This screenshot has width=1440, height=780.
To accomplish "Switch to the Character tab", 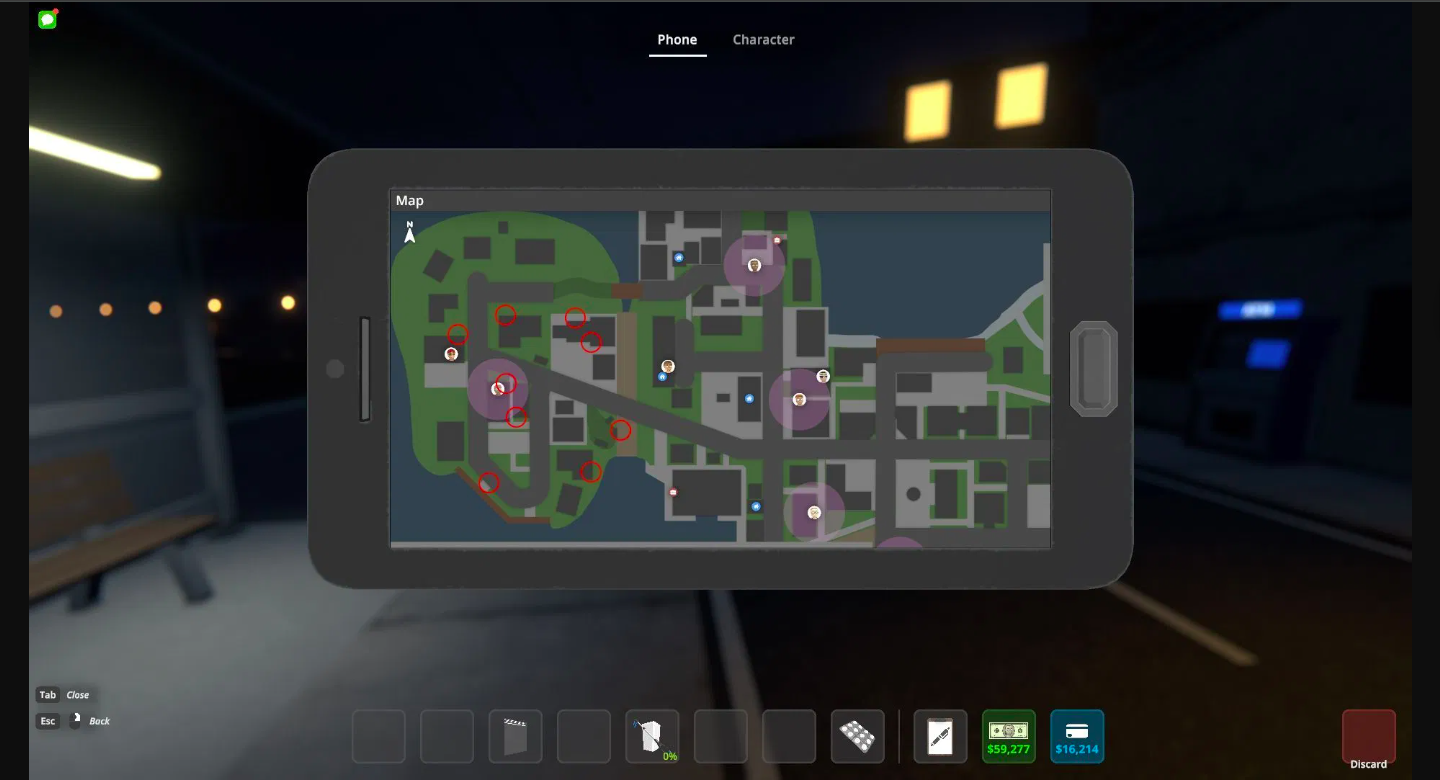I will point(763,39).
